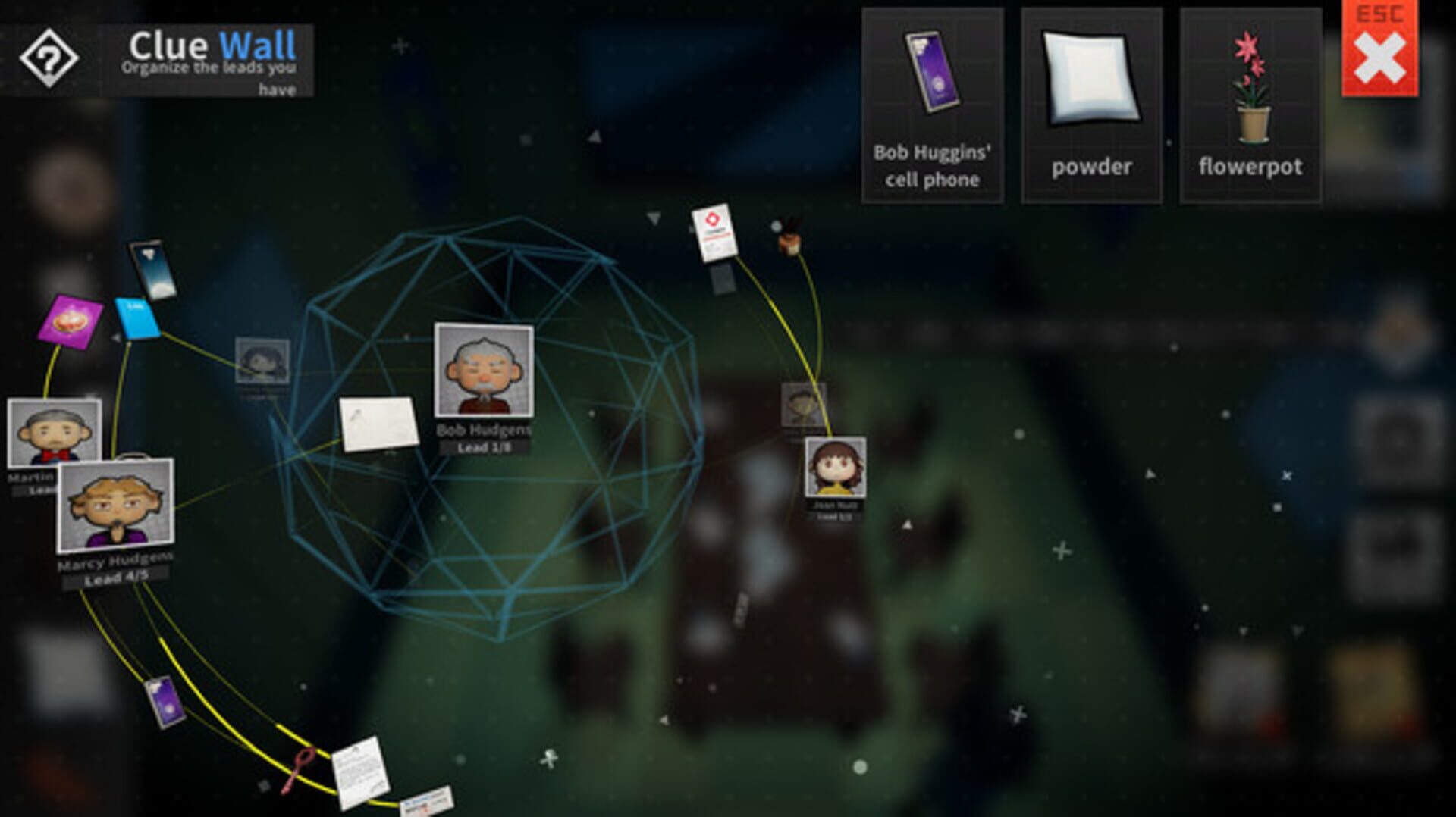Open the Clue Wall help question mark
Image resolution: width=1456 pixels, height=817 pixels.
(x=48, y=55)
